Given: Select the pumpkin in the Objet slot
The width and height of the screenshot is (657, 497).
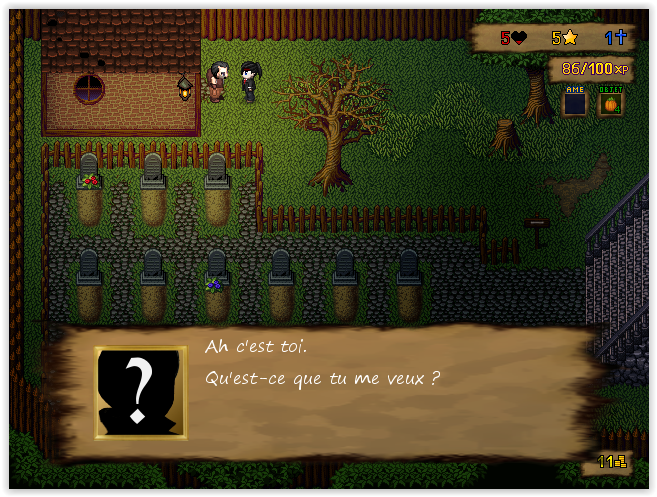Looking at the screenshot, I should 610,103.
